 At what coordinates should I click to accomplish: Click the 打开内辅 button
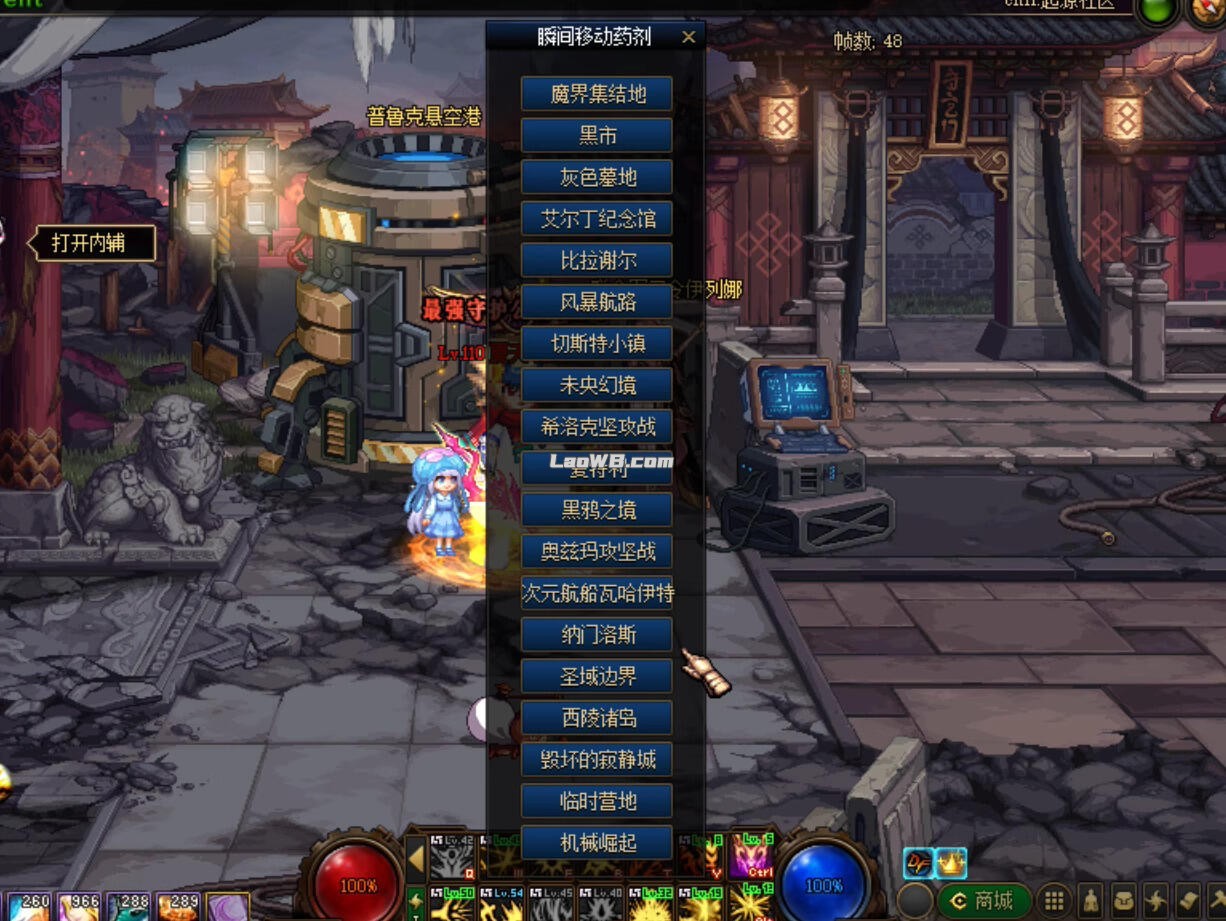pos(96,243)
